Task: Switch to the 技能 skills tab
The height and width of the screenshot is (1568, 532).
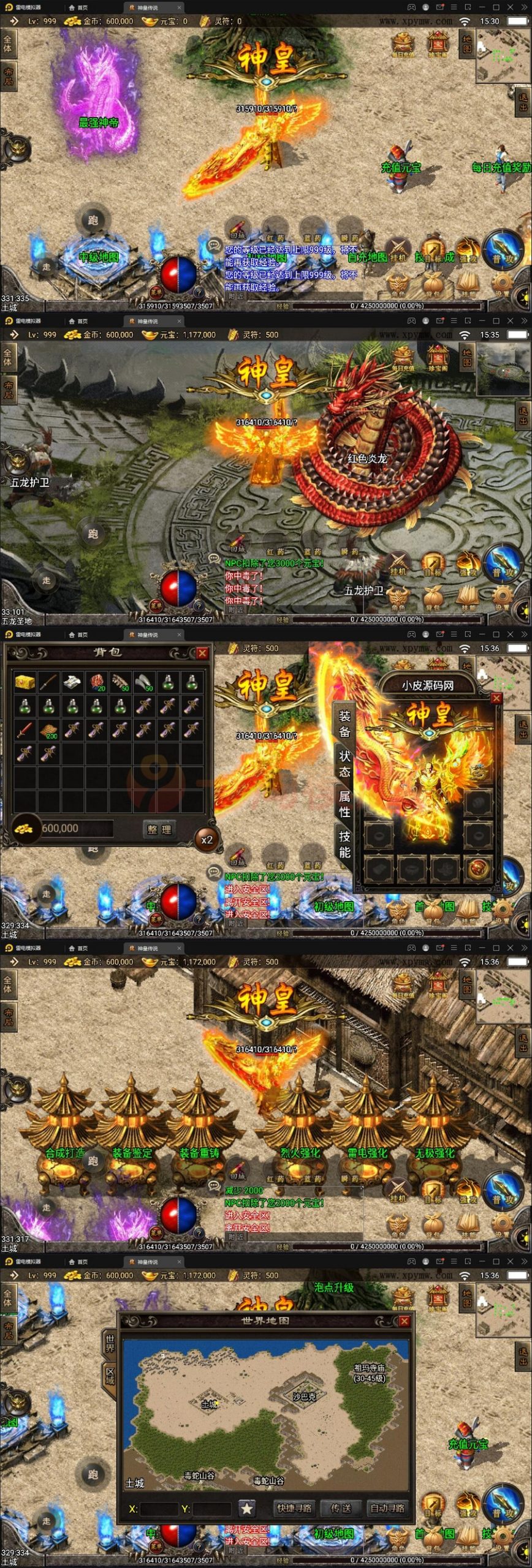Action: (x=344, y=844)
